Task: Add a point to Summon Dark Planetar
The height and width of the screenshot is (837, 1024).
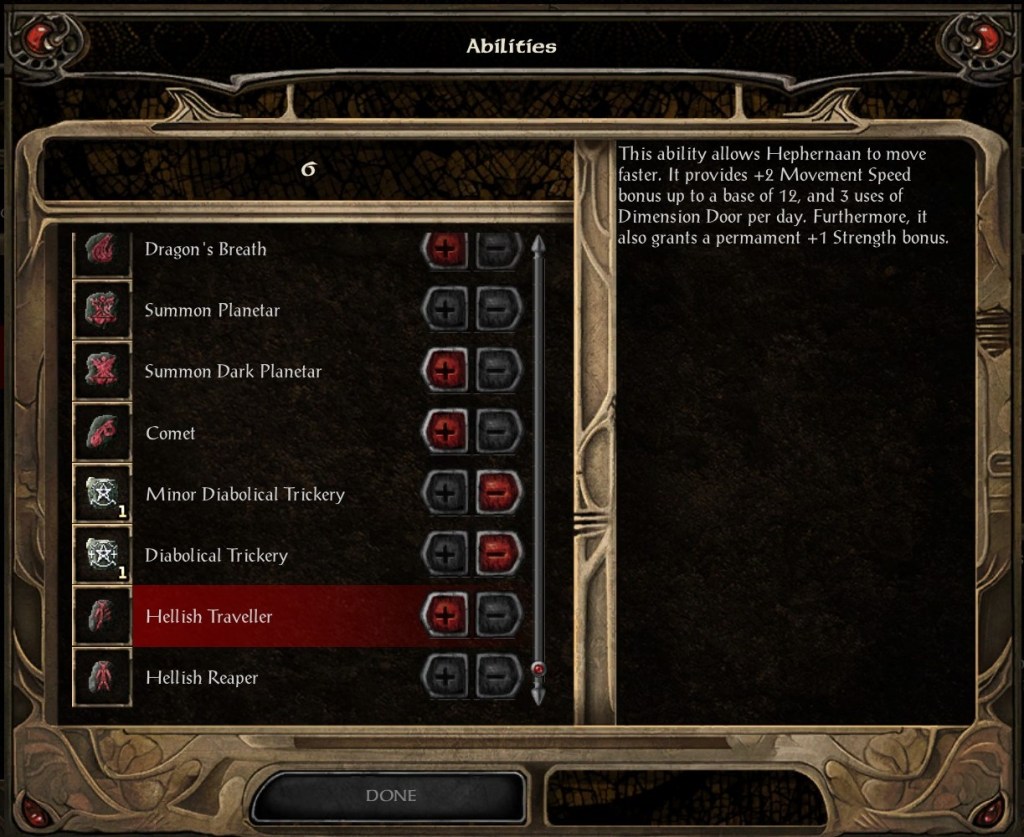Action: (x=446, y=371)
